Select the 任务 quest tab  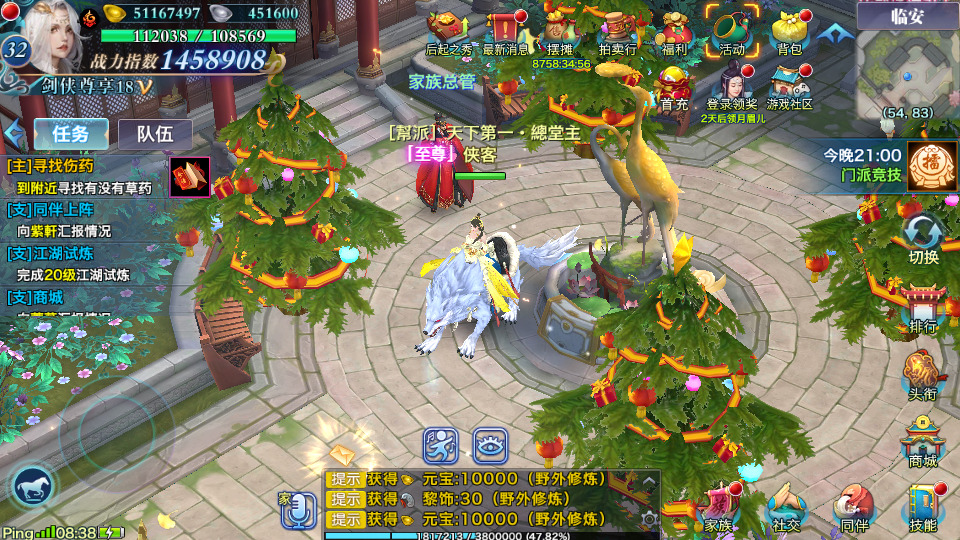pyautogui.click(x=71, y=134)
